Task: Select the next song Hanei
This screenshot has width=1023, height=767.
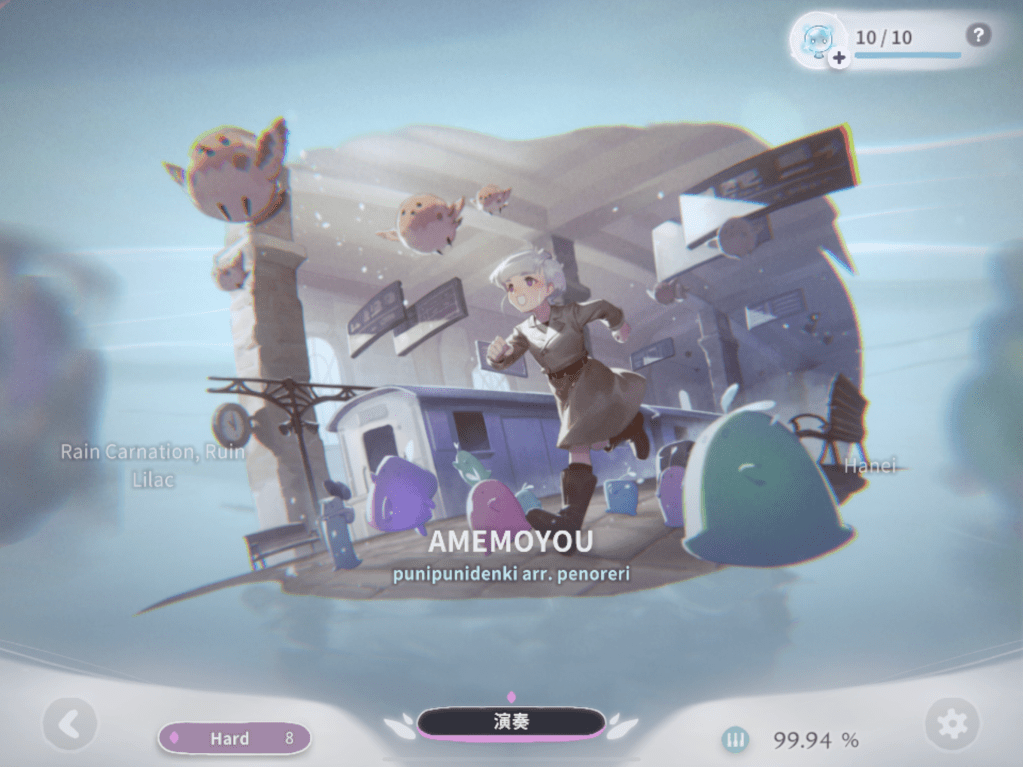Action: [x=871, y=465]
